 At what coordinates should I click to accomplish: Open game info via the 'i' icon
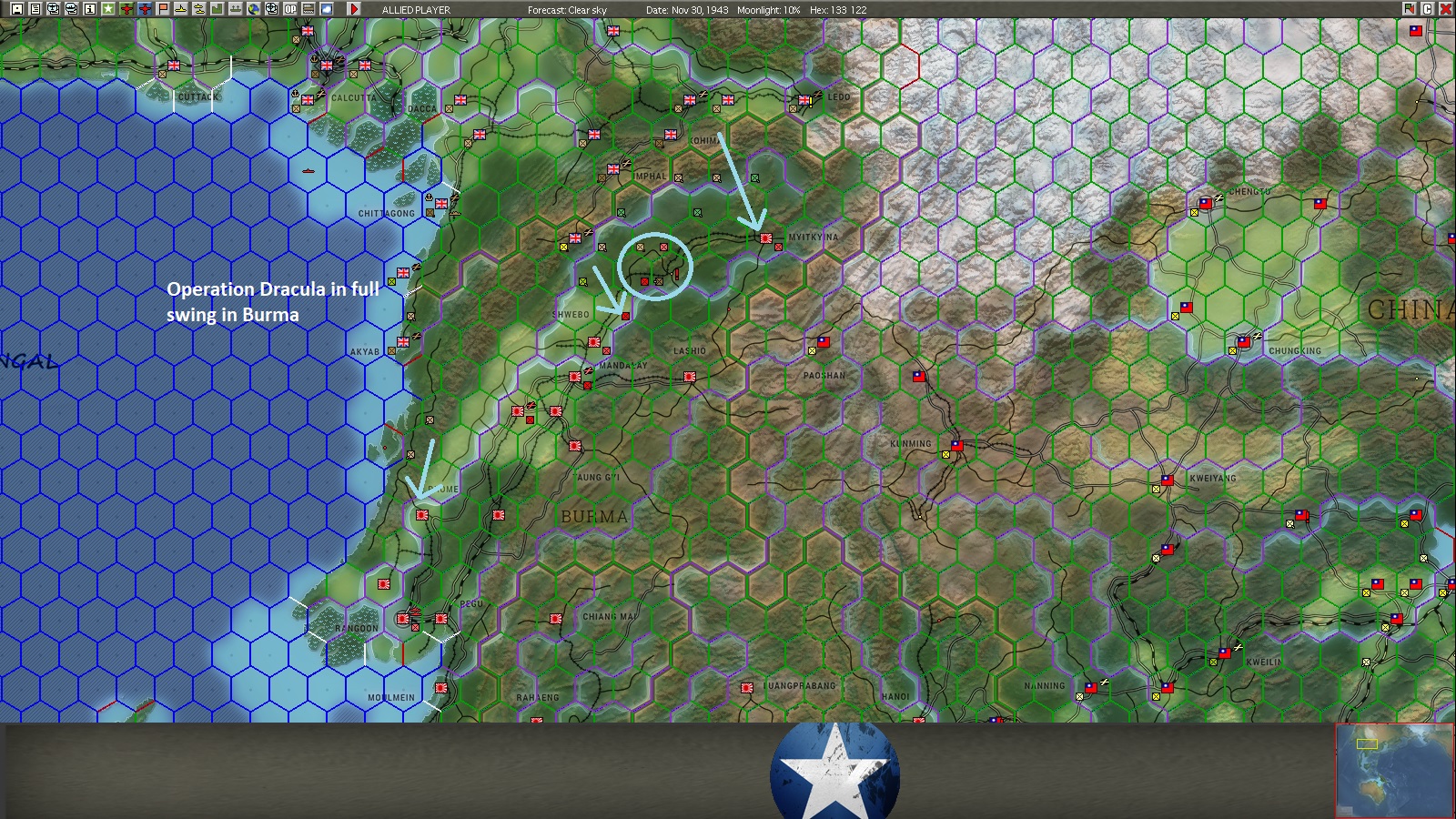[91, 9]
